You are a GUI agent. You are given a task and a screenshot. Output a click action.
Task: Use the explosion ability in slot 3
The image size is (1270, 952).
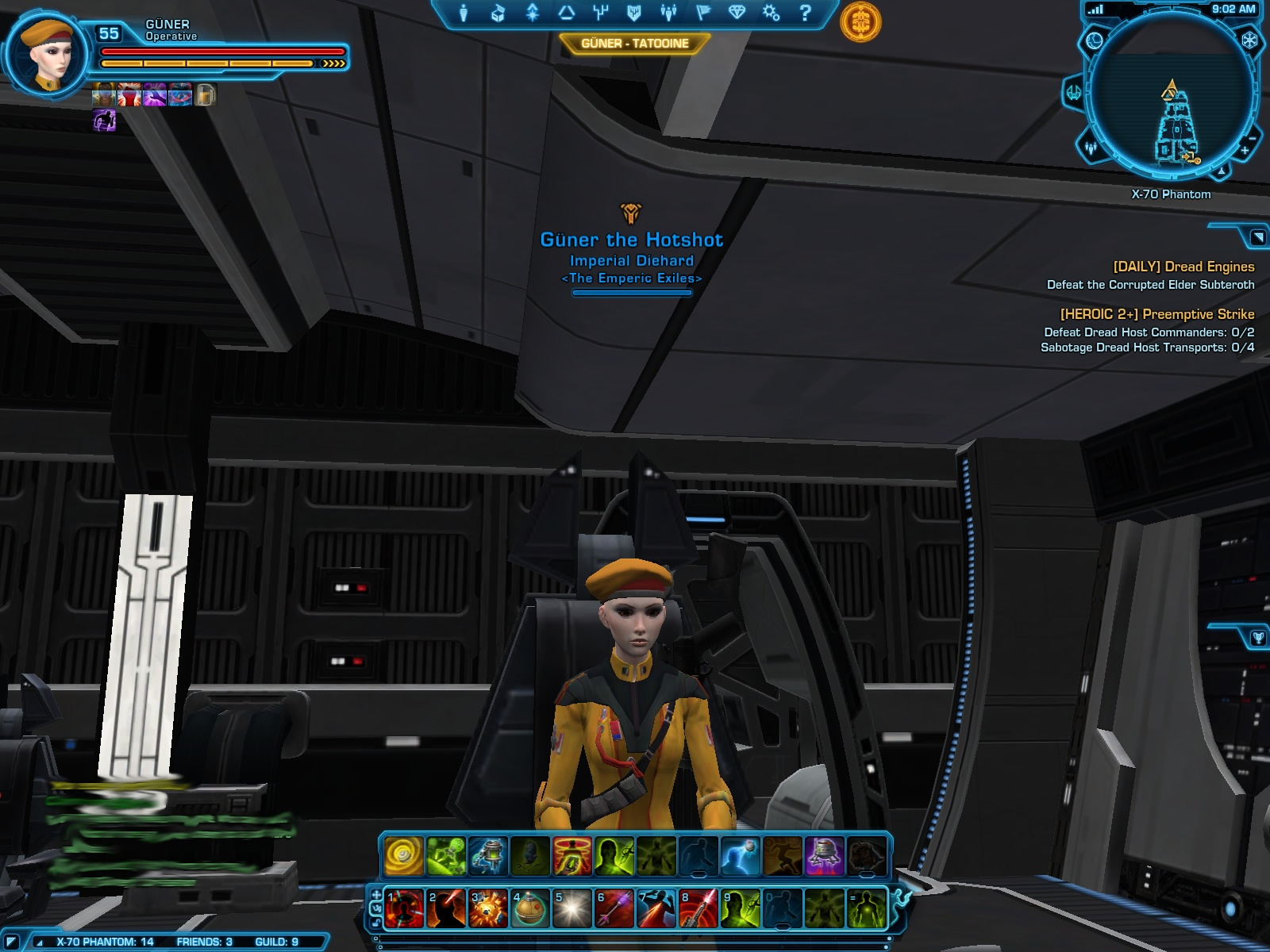(x=488, y=908)
